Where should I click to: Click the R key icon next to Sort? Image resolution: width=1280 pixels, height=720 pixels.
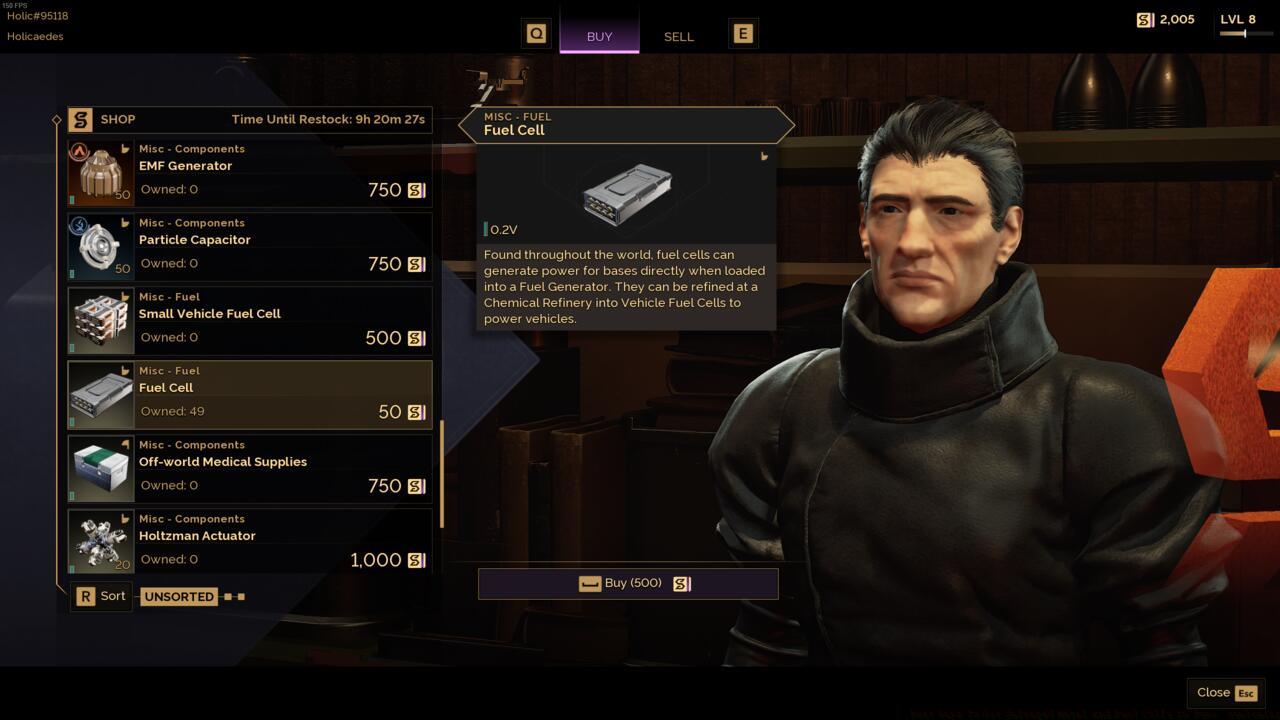pos(86,595)
